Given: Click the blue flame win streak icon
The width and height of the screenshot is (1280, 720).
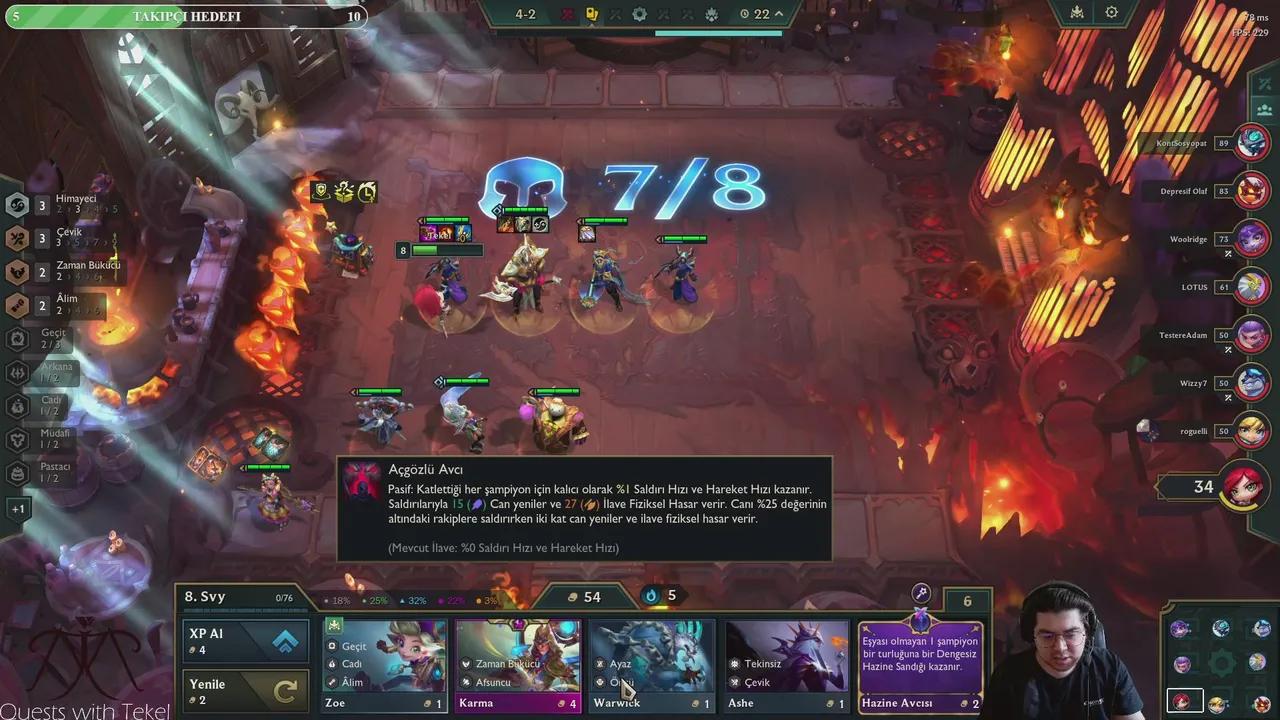Looking at the screenshot, I should [x=651, y=596].
